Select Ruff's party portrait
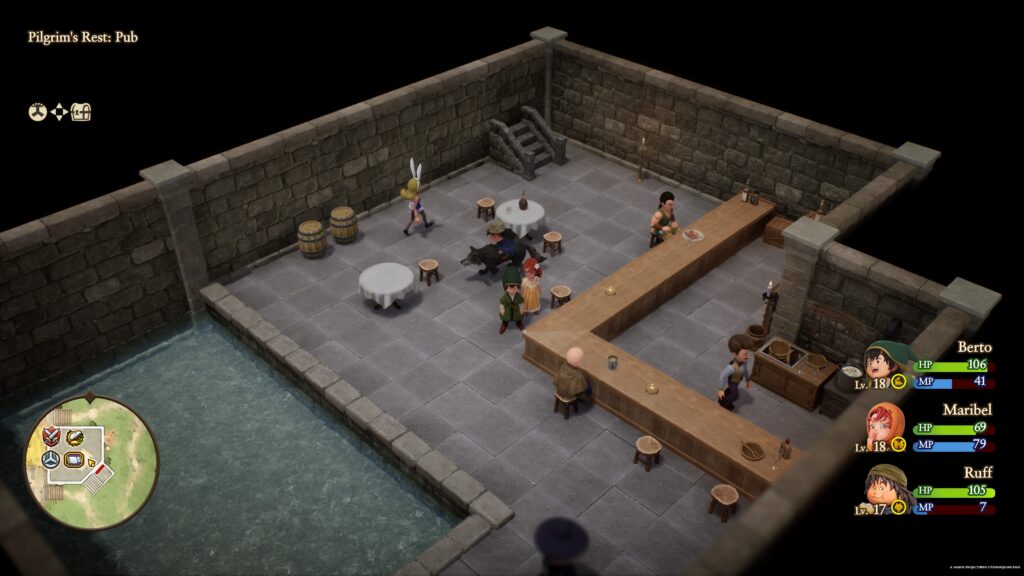The height and width of the screenshot is (576, 1024). [x=885, y=488]
